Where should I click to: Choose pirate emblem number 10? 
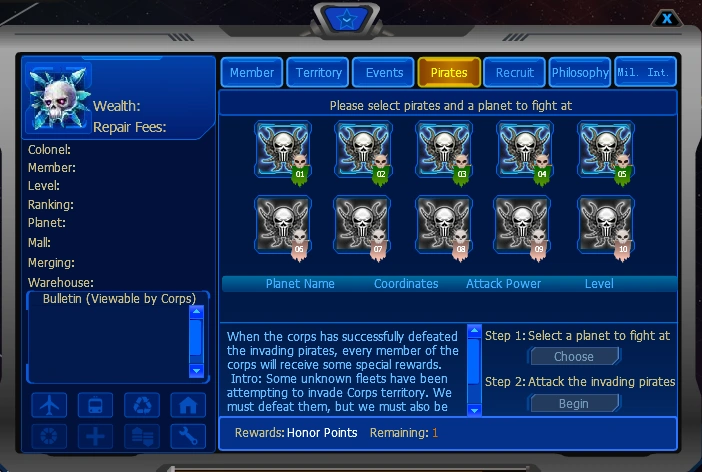coord(605,224)
